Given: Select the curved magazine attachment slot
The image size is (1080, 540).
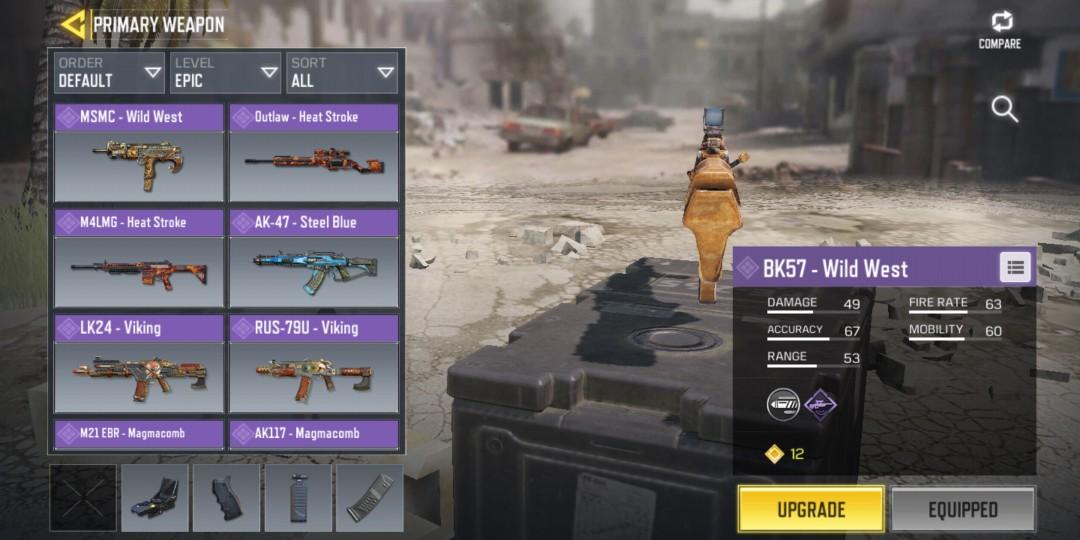Looking at the screenshot, I should 370,498.
